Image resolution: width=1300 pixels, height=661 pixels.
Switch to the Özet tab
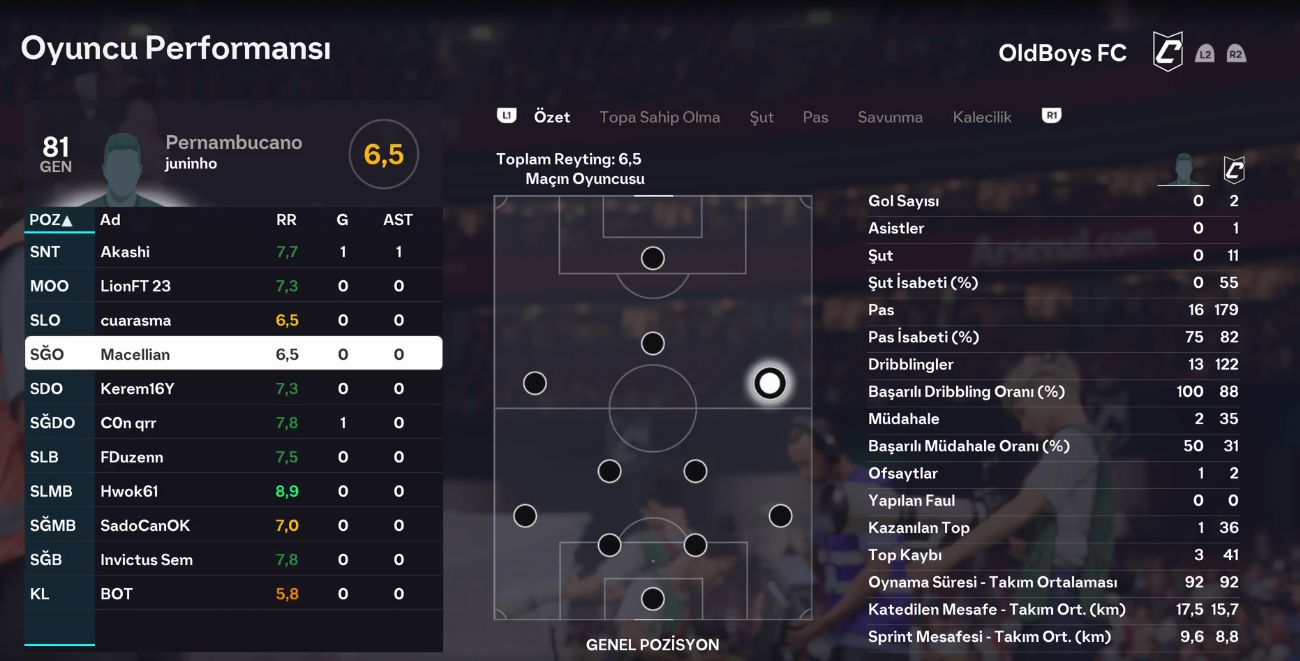click(552, 117)
